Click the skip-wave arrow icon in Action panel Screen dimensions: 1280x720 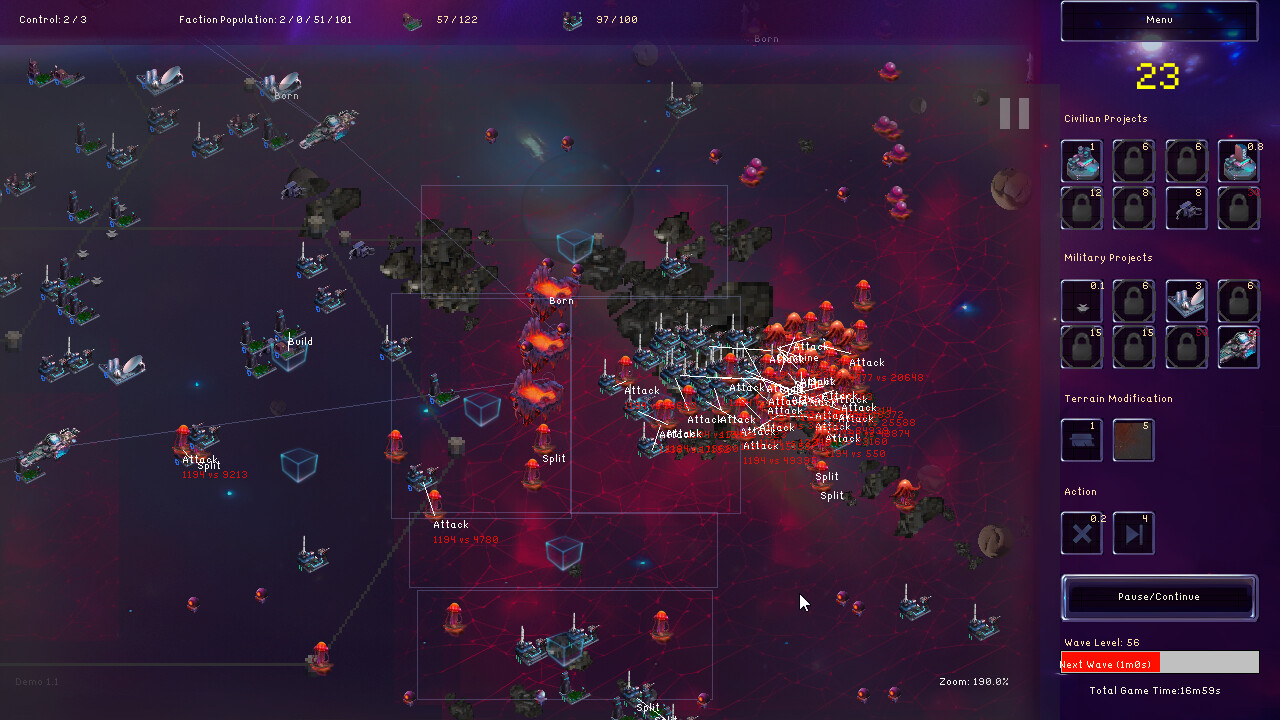1133,532
